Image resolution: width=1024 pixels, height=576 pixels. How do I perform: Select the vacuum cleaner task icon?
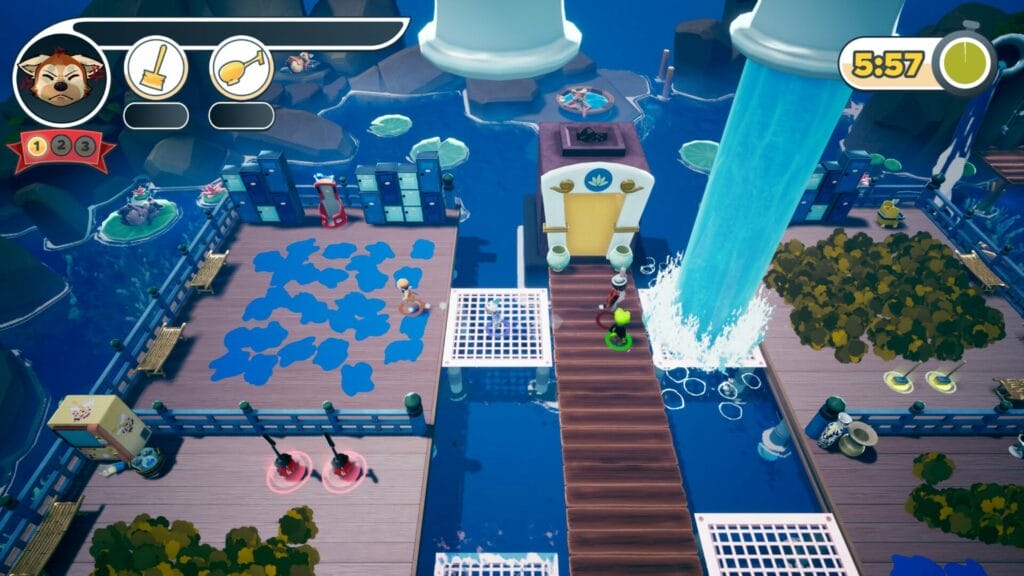[x=242, y=67]
